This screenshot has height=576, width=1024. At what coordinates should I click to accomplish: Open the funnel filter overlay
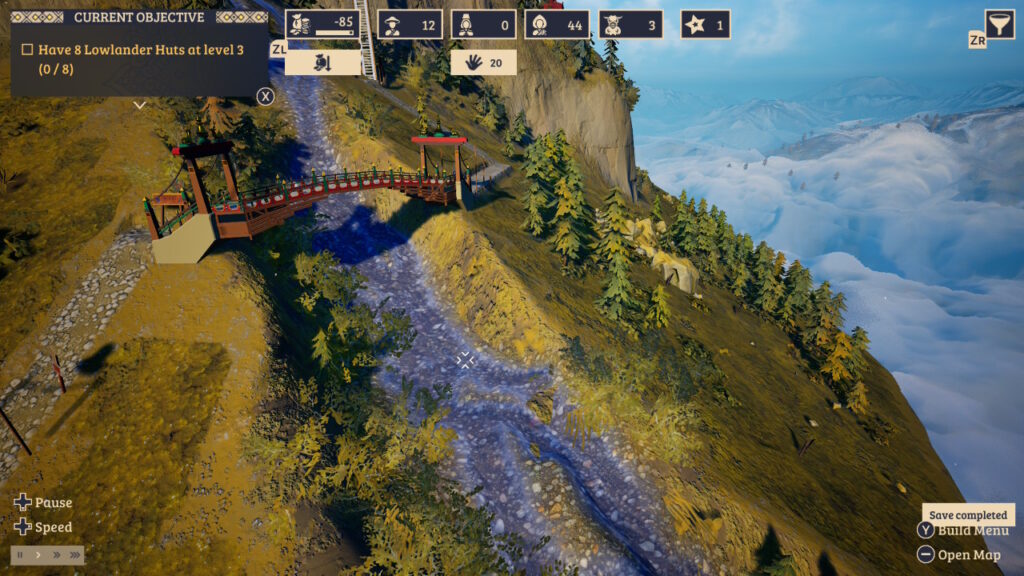[999, 24]
